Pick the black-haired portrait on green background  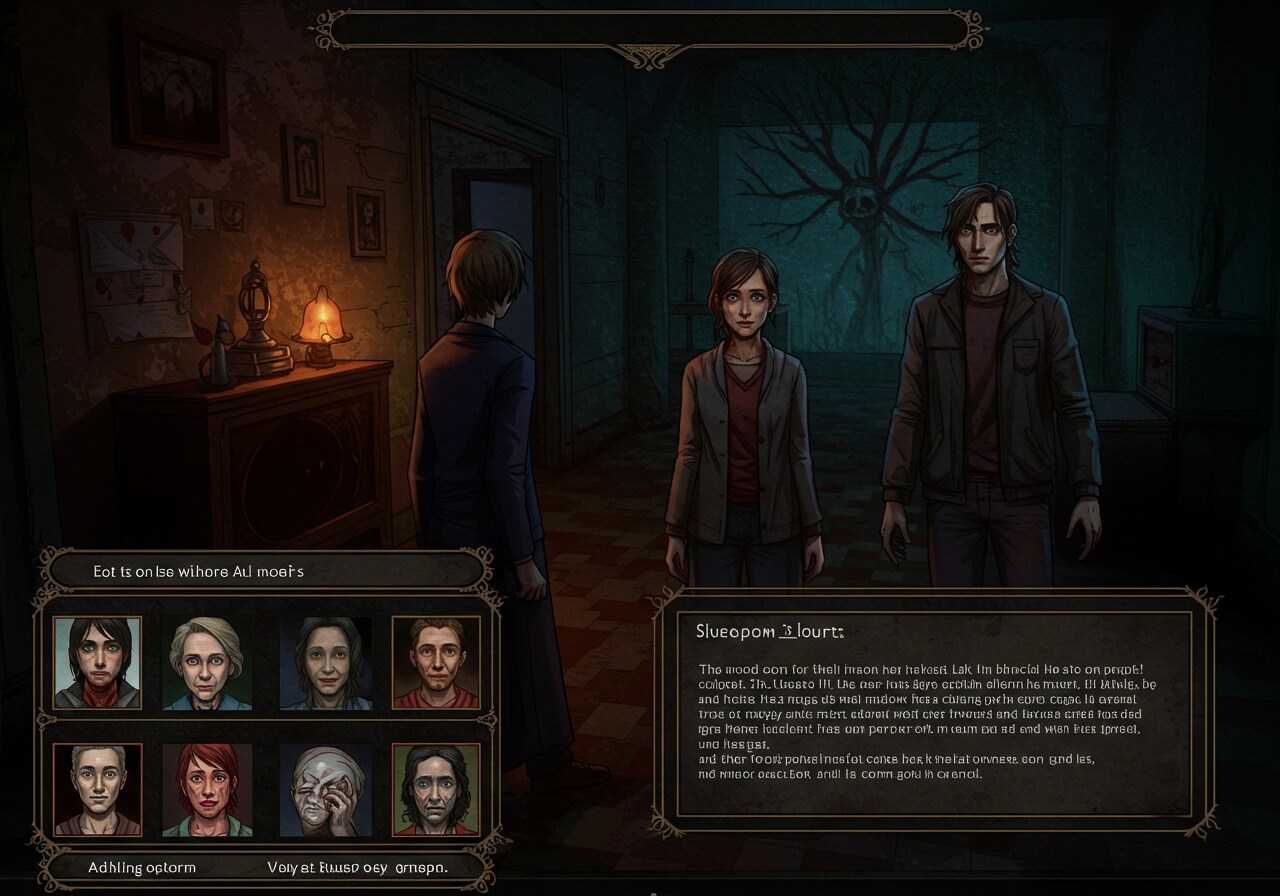[x=436, y=789]
